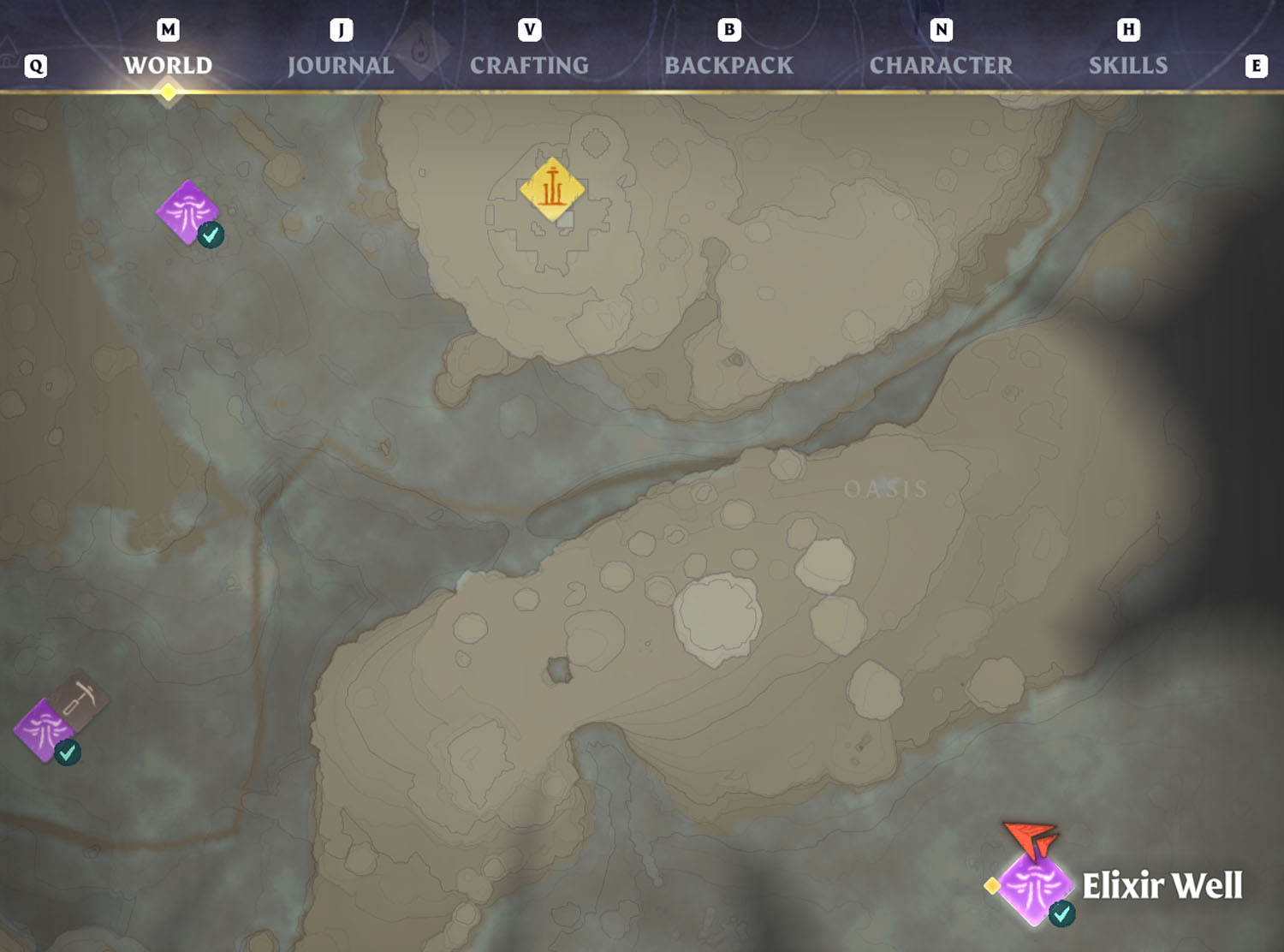This screenshot has height=952, width=1284.
Task: Select the Character tab
Action: pos(941,65)
